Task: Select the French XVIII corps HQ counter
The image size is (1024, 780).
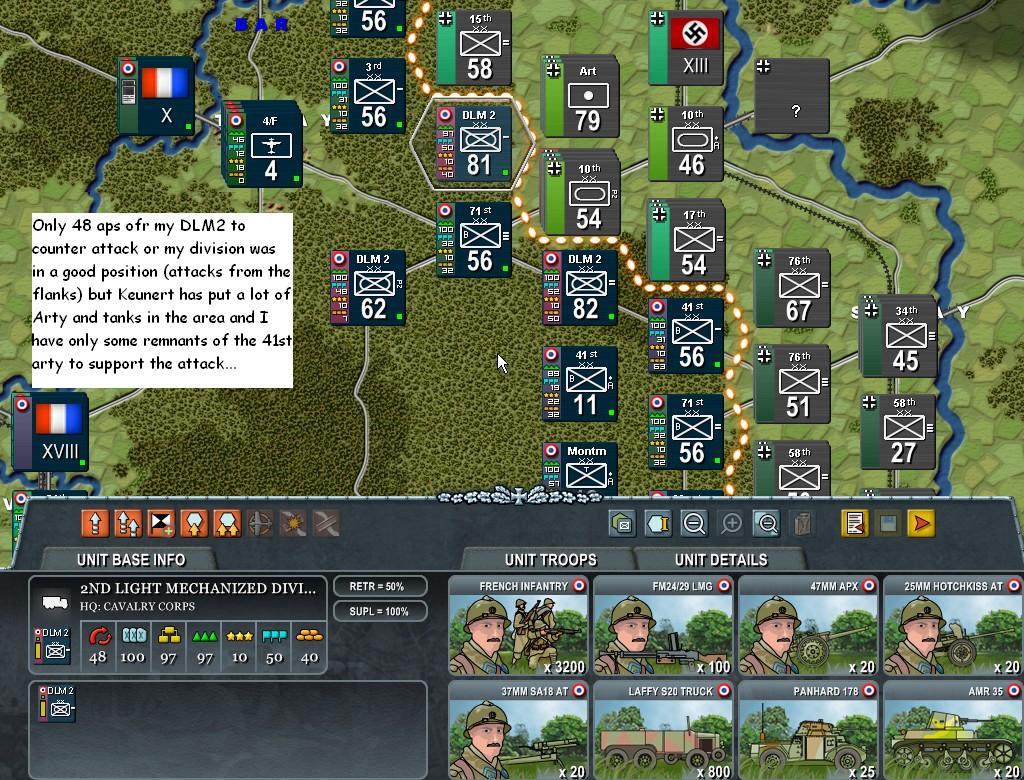Action: tap(51, 431)
